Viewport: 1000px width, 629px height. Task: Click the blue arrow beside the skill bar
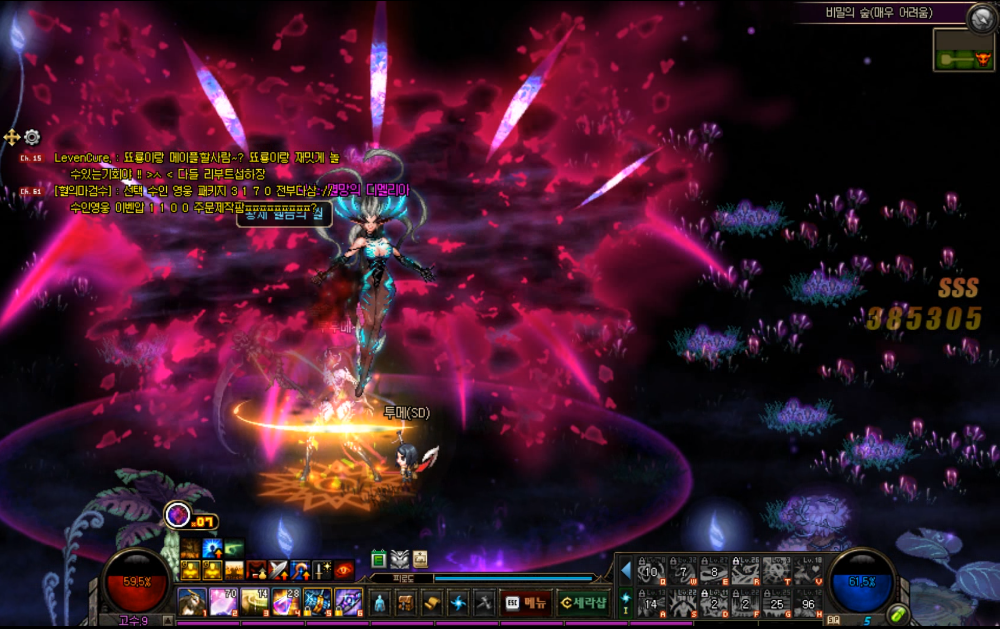click(626, 571)
